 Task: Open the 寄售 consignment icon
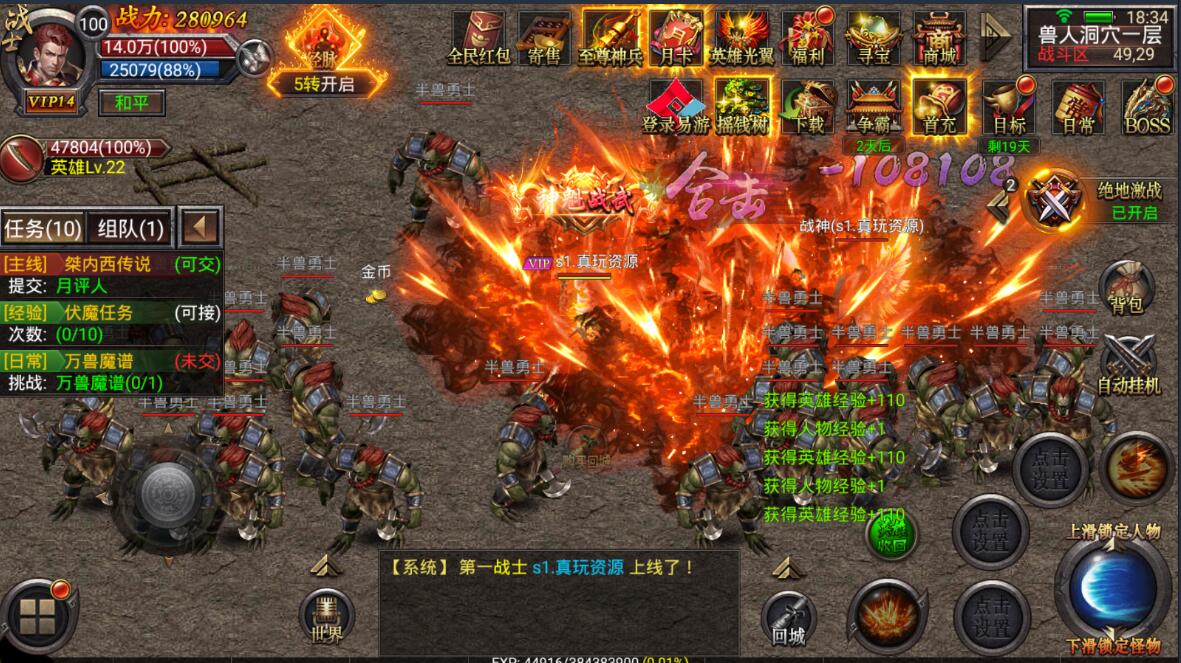coord(543,37)
